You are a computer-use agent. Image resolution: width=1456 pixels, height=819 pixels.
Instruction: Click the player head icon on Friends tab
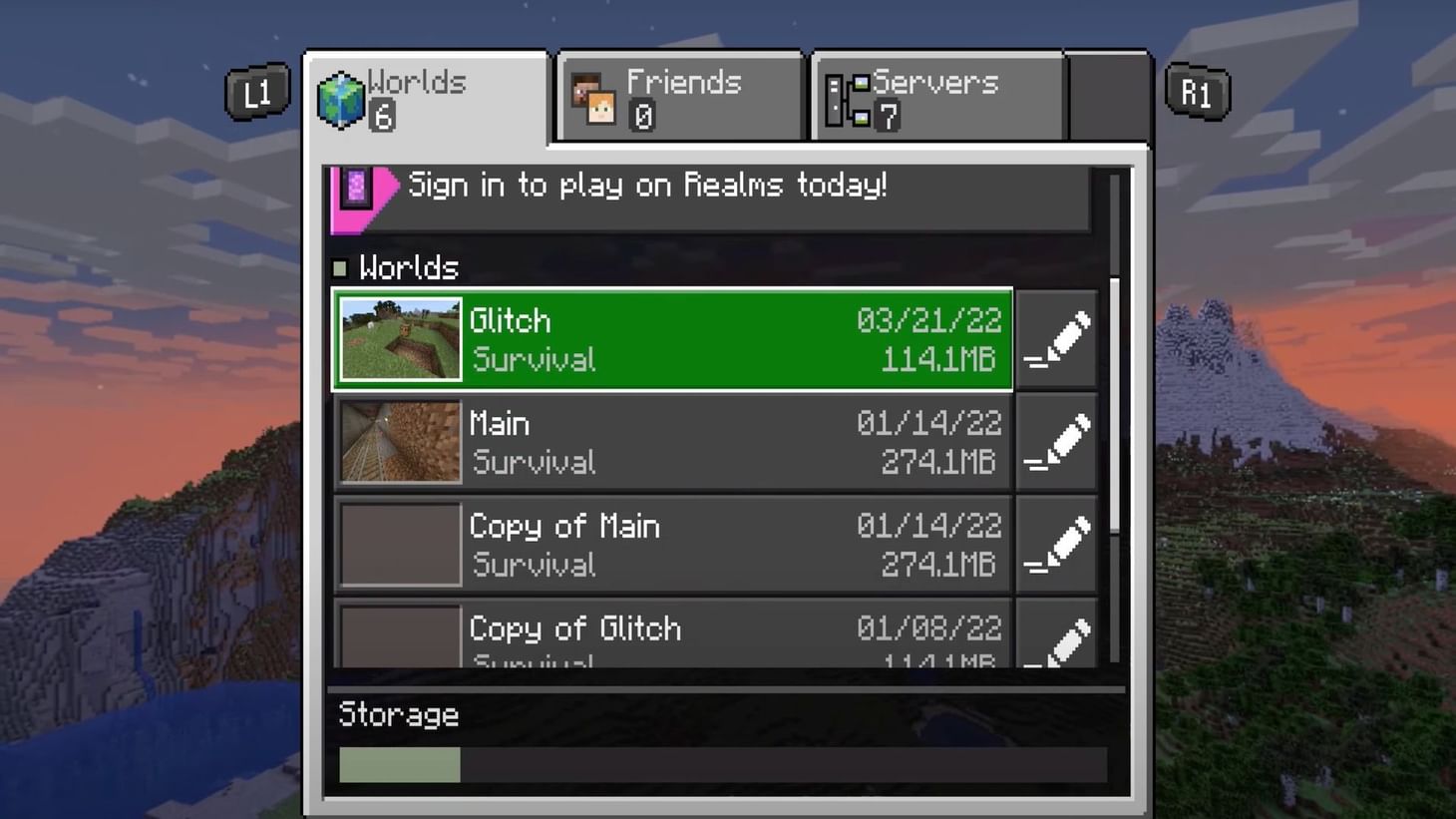594,97
